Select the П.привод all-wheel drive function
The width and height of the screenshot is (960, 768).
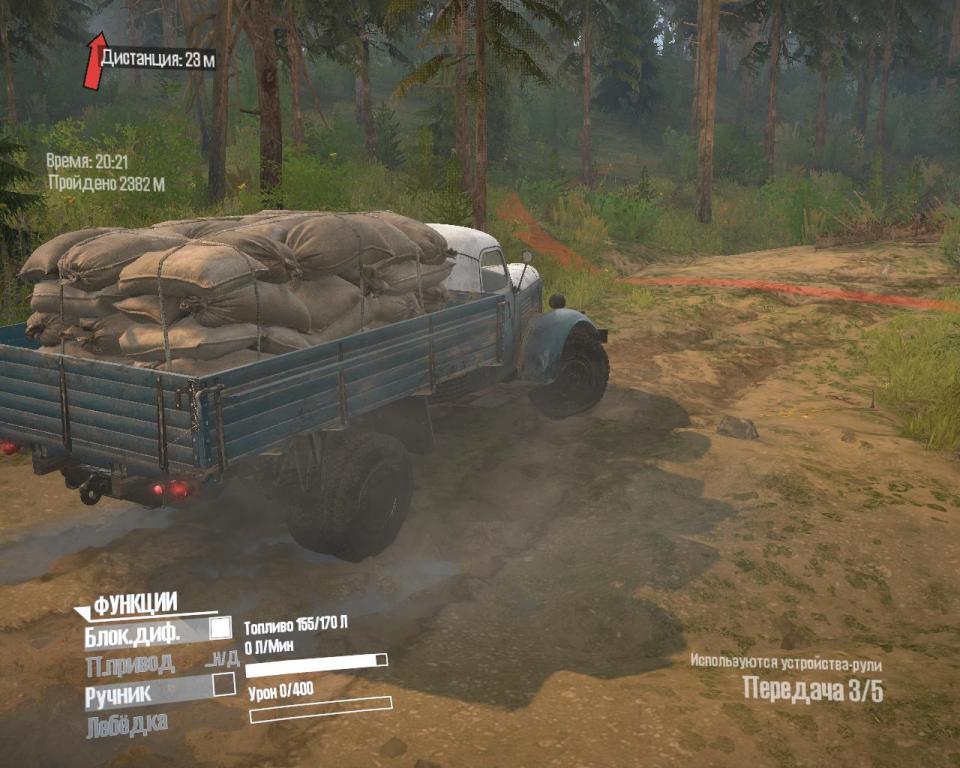click(131, 662)
